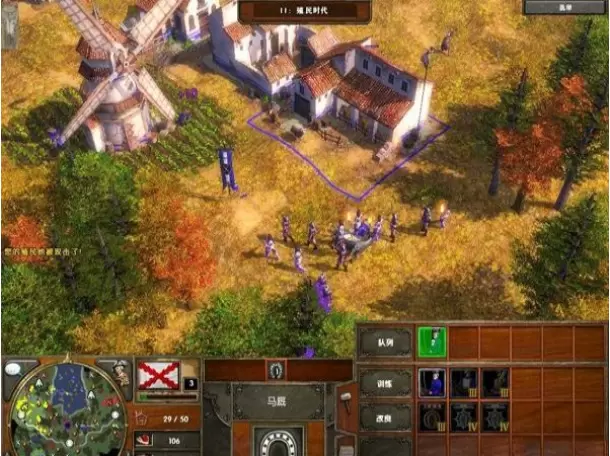Train the blue-coated cavalry unit

432,381
